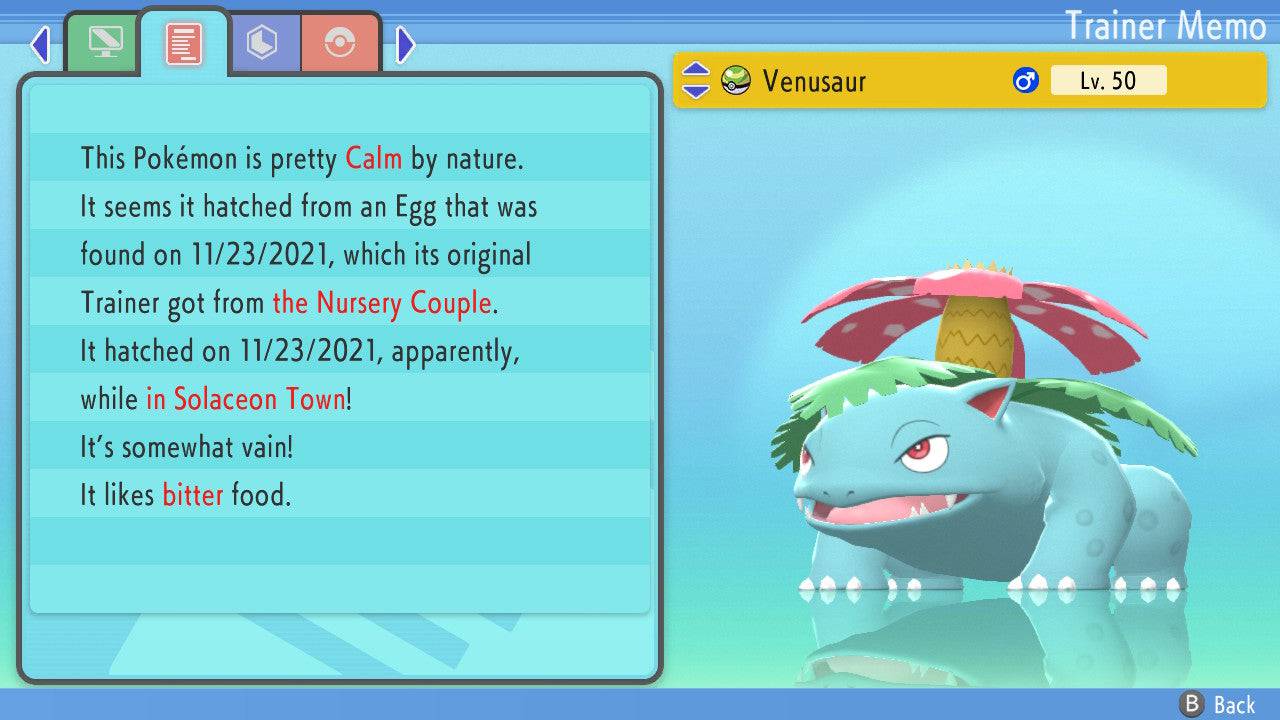Switch to the green monitor summary tab
The width and height of the screenshot is (1280, 720).
tap(105, 43)
